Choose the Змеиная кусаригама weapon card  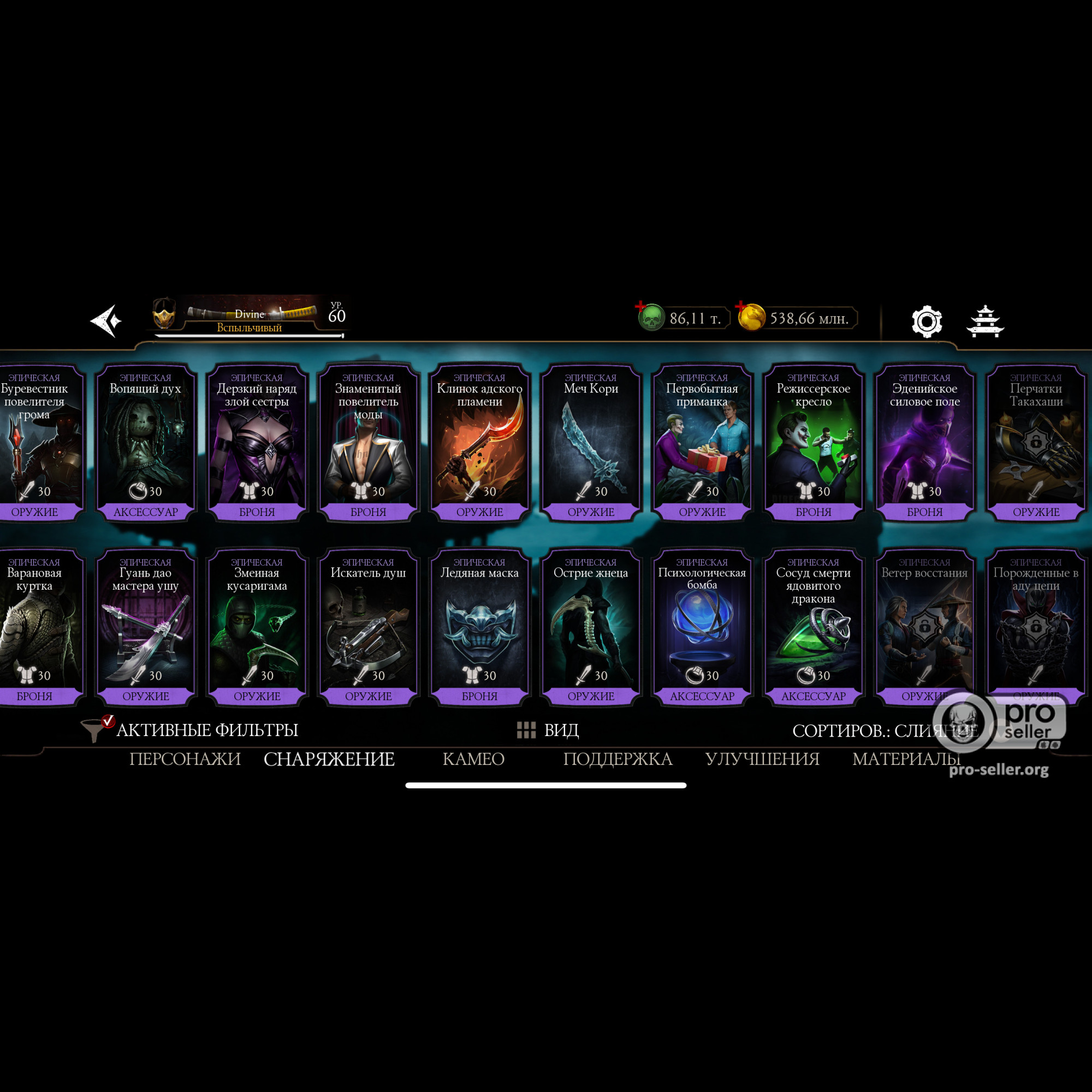click(257, 626)
